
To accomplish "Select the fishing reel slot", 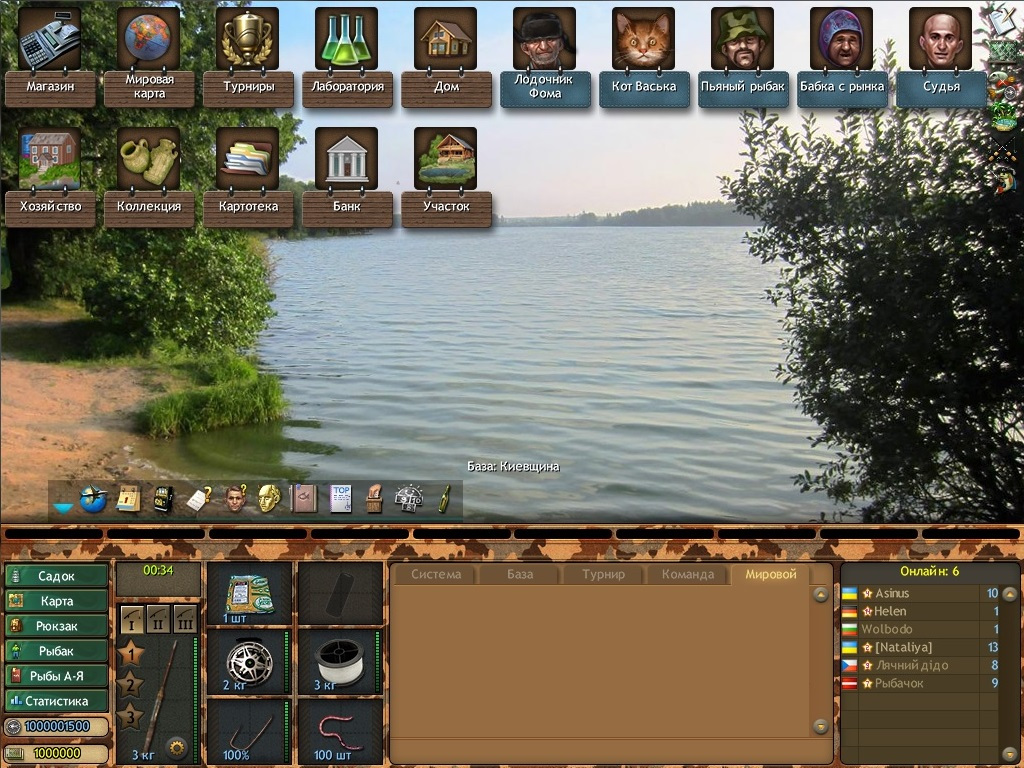I will pos(249,661).
